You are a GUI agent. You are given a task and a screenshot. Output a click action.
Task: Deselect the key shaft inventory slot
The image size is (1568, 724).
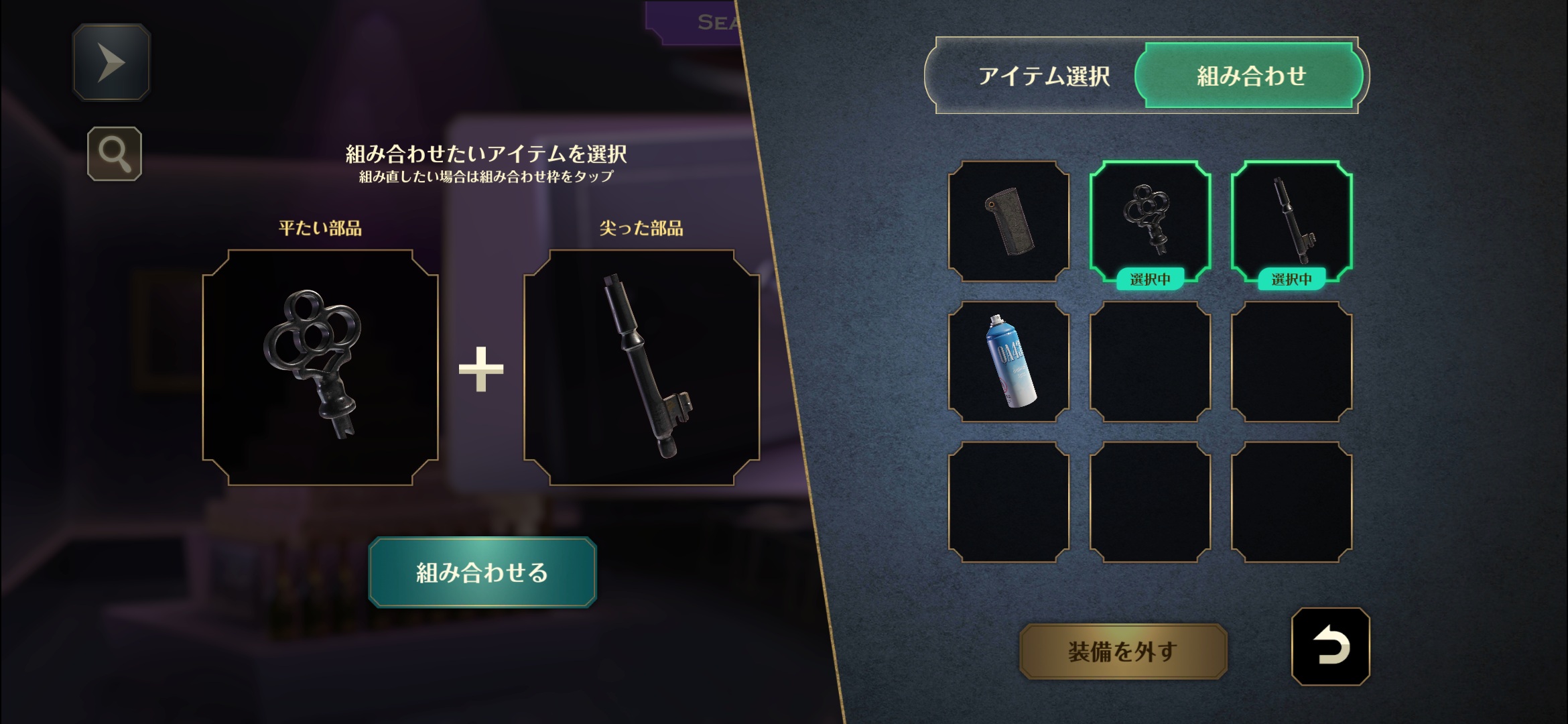pyautogui.click(x=1291, y=221)
